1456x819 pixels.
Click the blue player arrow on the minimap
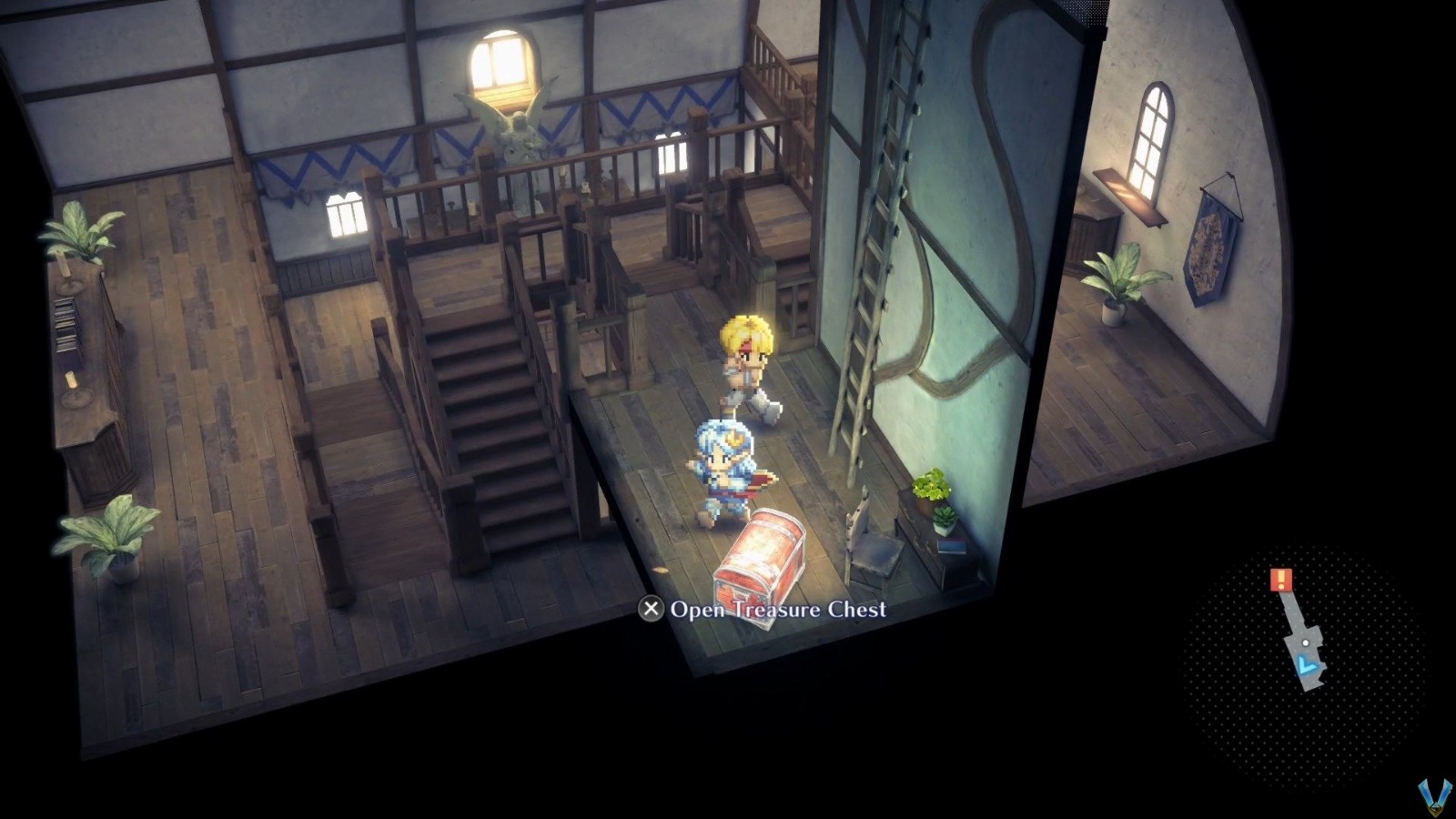(x=1306, y=663)
